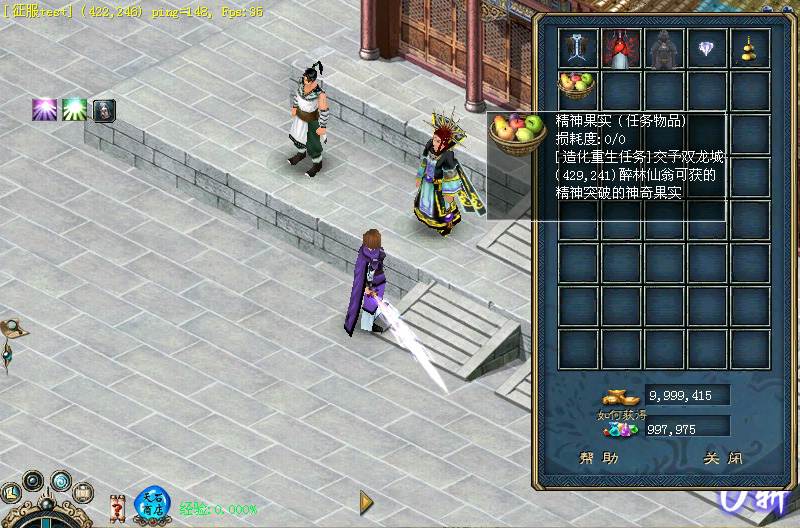Expand the golden arrow on bottom bar
The height and width of the screenshot is (528, 800).
[x=367, y=501]
